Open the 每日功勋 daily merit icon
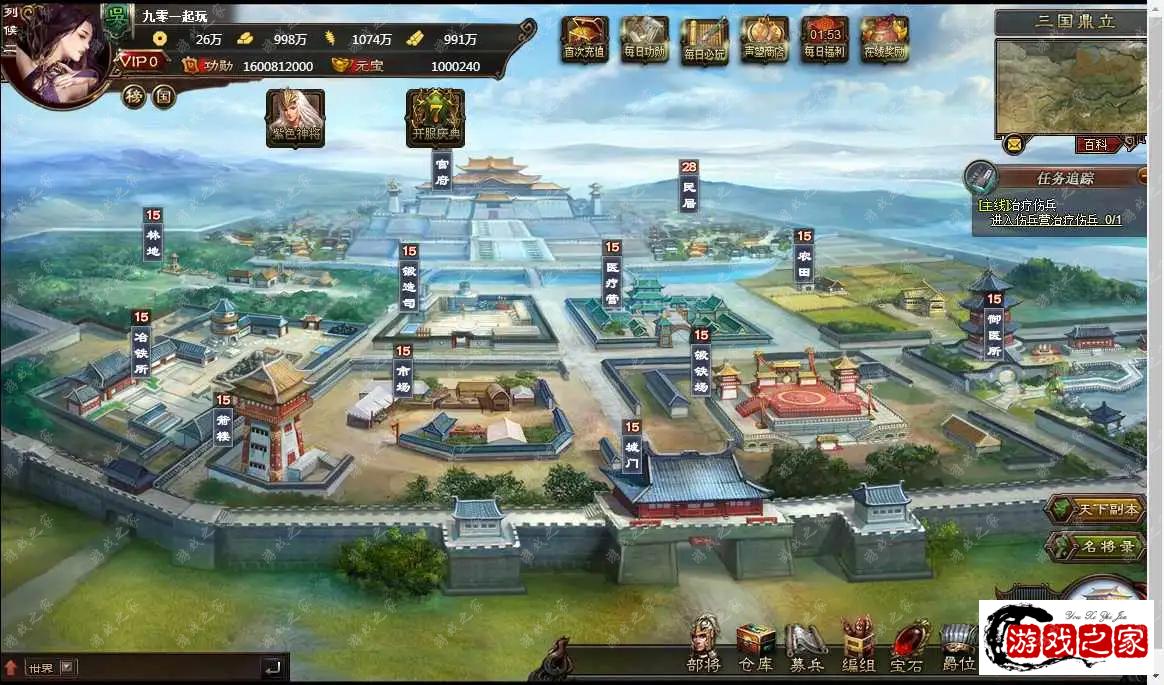Viewport: 1164px width, 685px height. pyautogui.click(x=644, y=40)
